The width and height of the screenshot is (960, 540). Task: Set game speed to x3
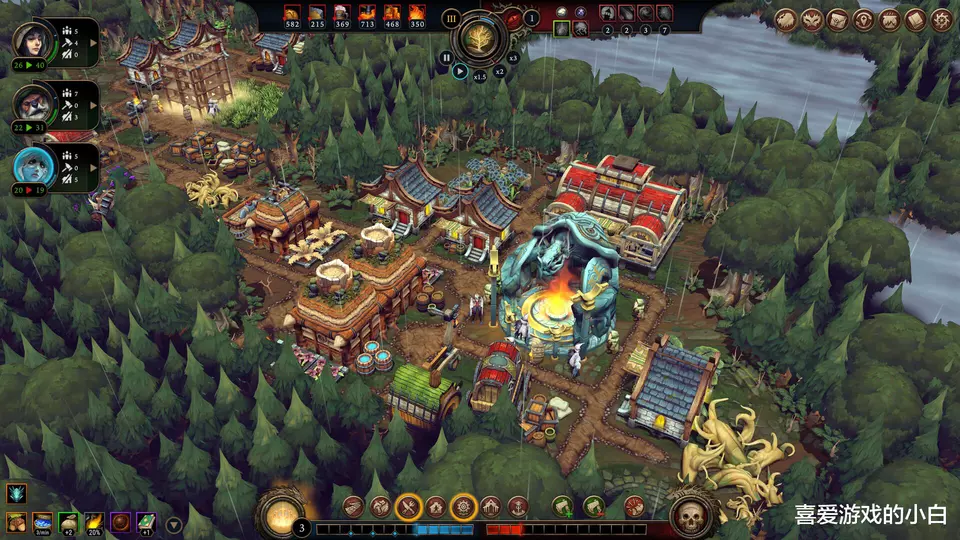(x=513, y=58)
